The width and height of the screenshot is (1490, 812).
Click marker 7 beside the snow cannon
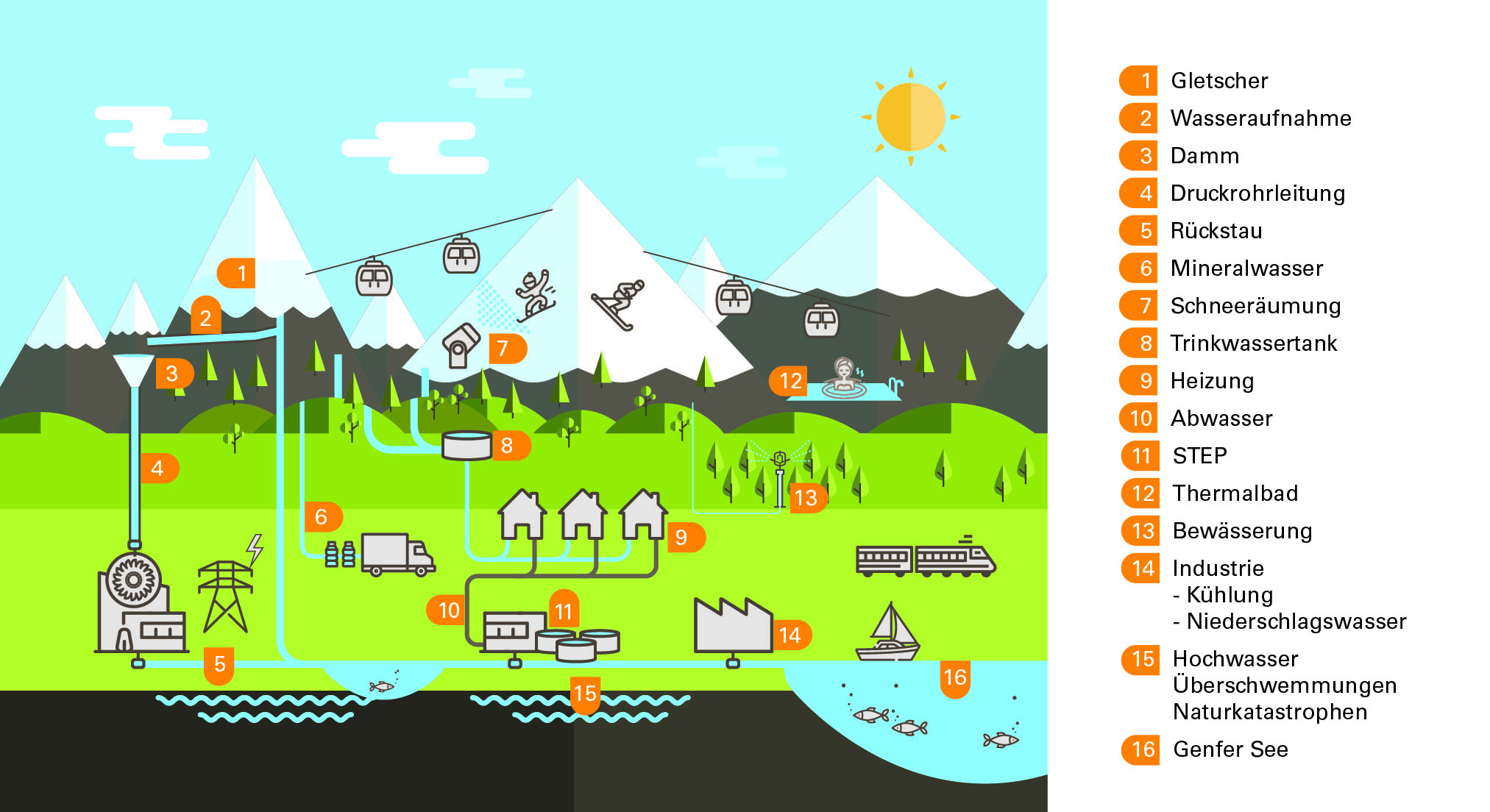[x=504, y=348]
